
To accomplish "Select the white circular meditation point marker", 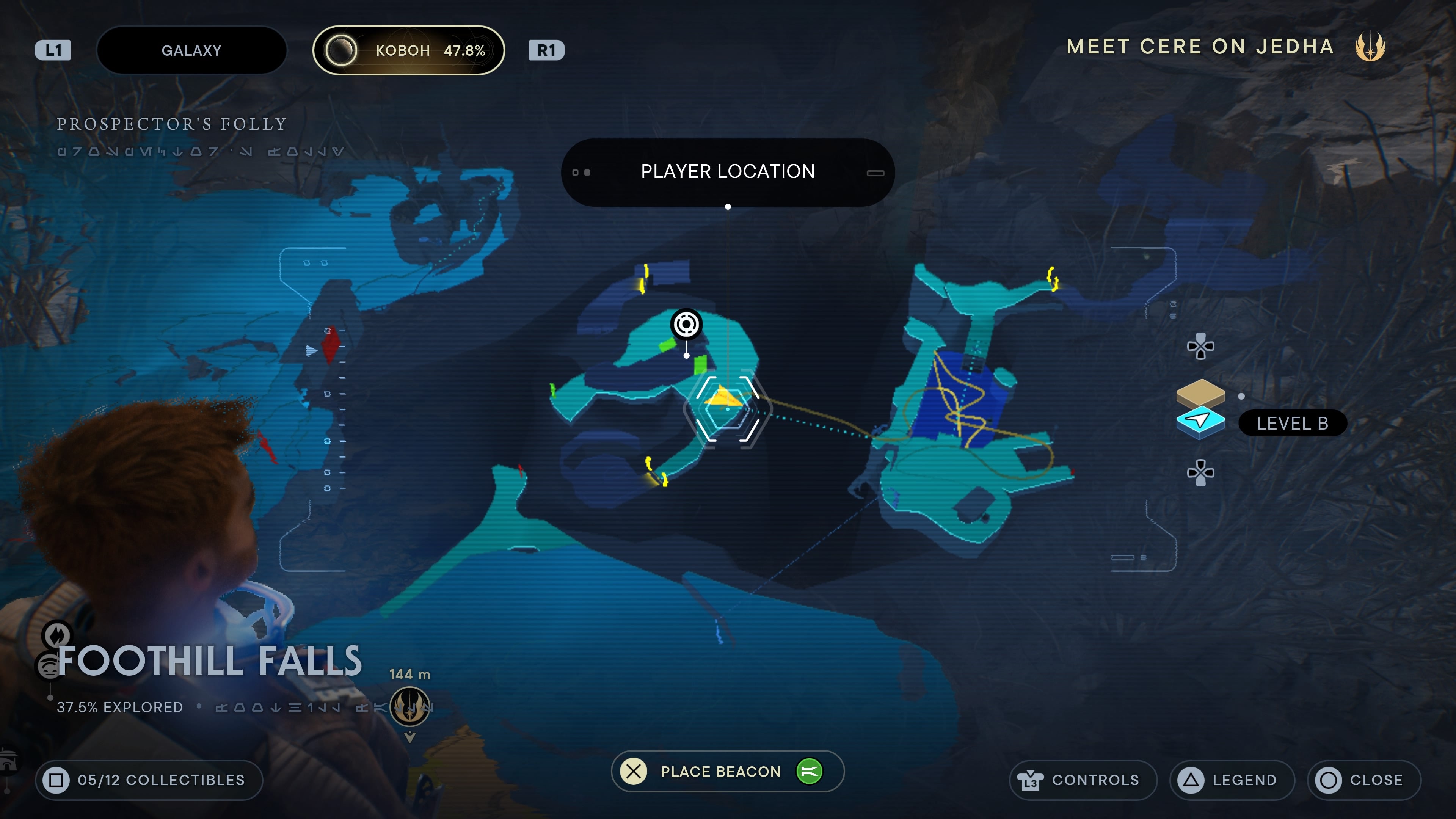I will [x=686, y=324].
